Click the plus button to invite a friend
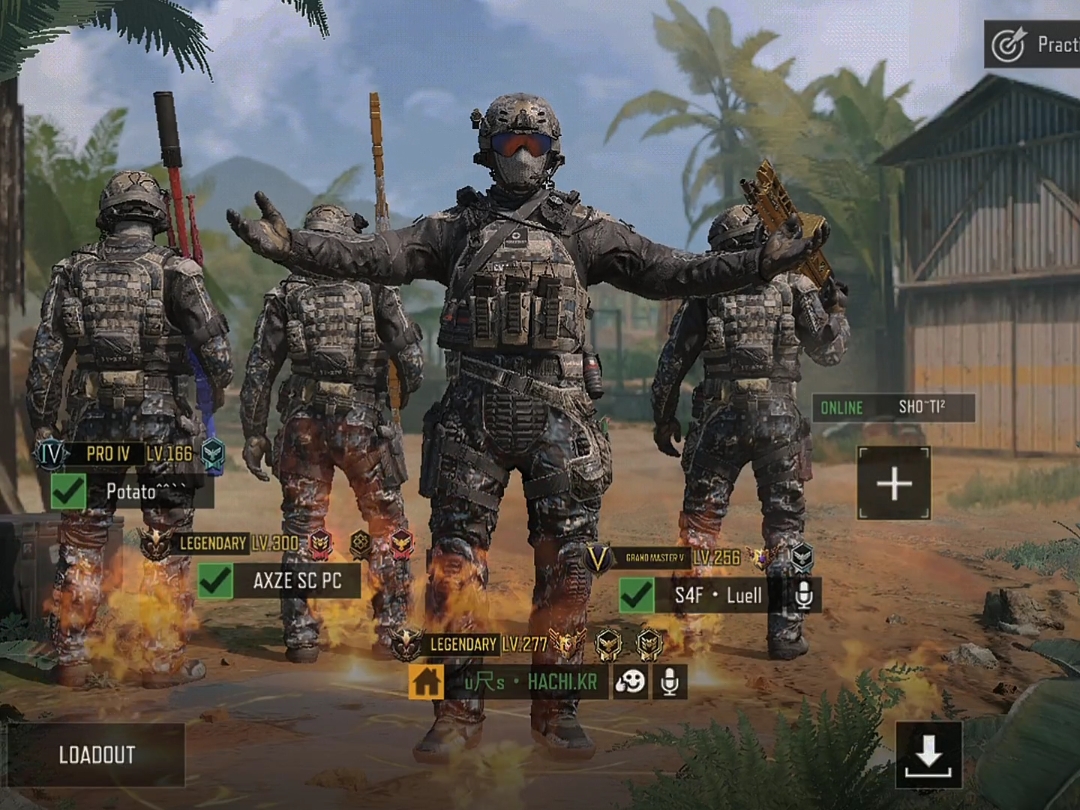The height and width of the screenshot is (810, 1080). point(893,484)
